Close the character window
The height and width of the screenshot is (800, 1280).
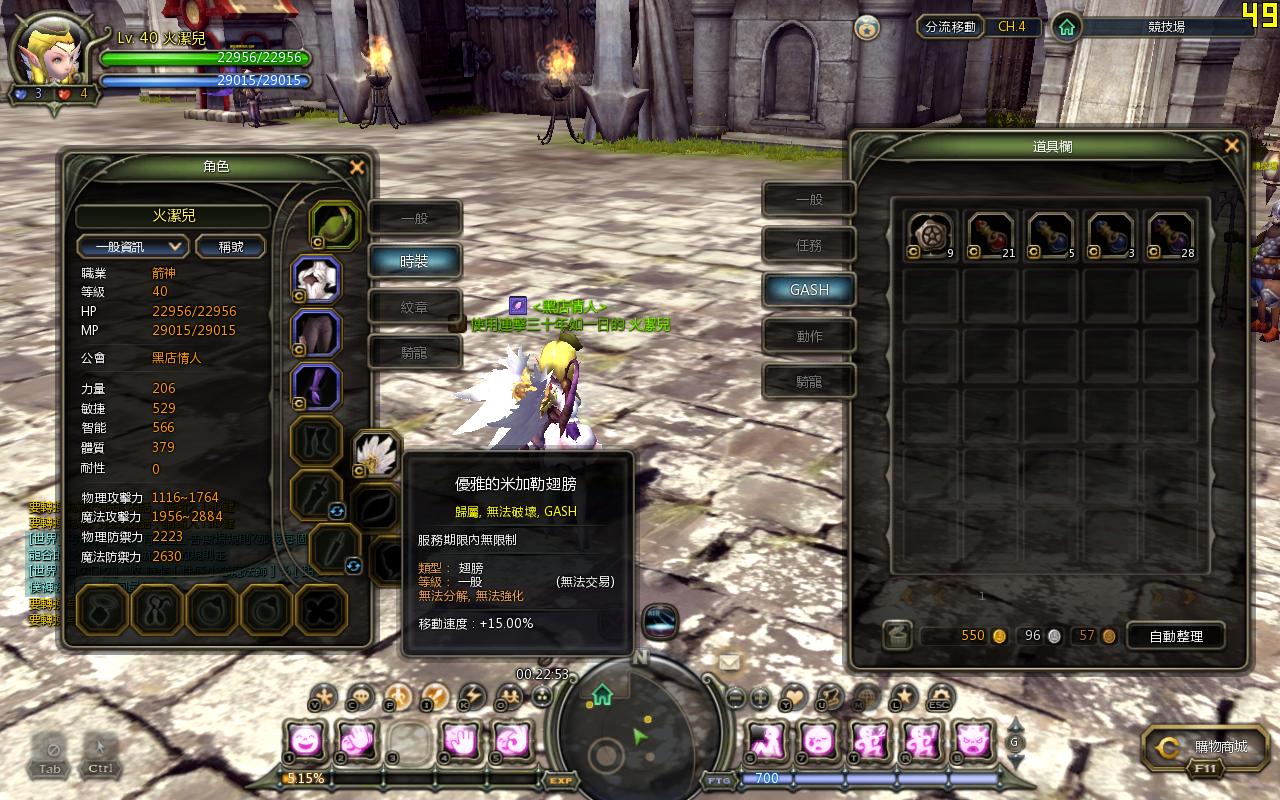pyautogui.click(x=356, y=168)
